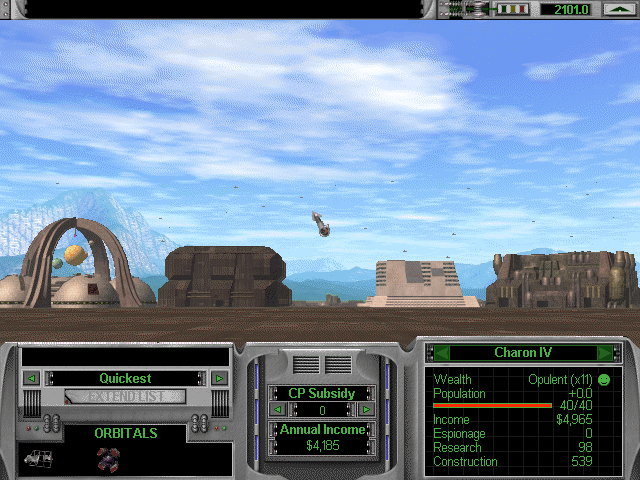Open the Charon IV planet name selector
This screenshot has width=640, height=480.
[520, 352]
